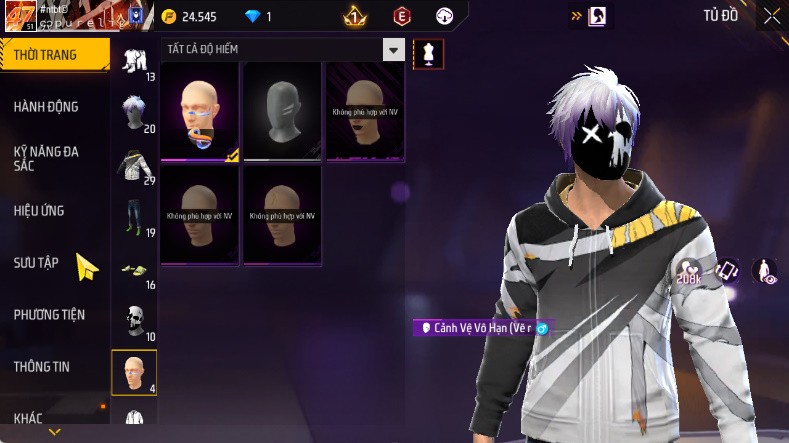This screenshot has width=789, height=443.
Task: Open the pants category
Action: point(133,218)
